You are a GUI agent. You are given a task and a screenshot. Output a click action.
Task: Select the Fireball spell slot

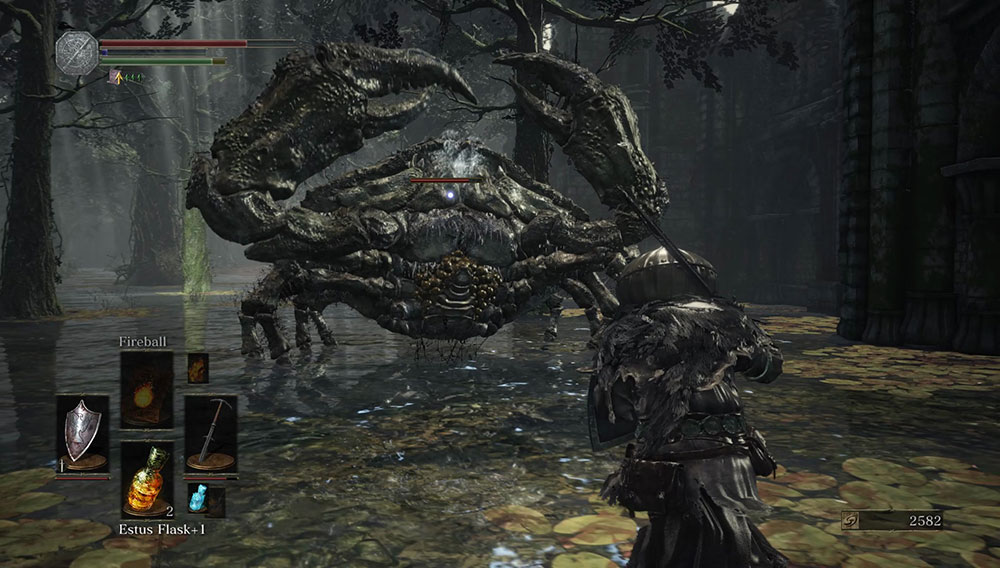tap(147, 388)
